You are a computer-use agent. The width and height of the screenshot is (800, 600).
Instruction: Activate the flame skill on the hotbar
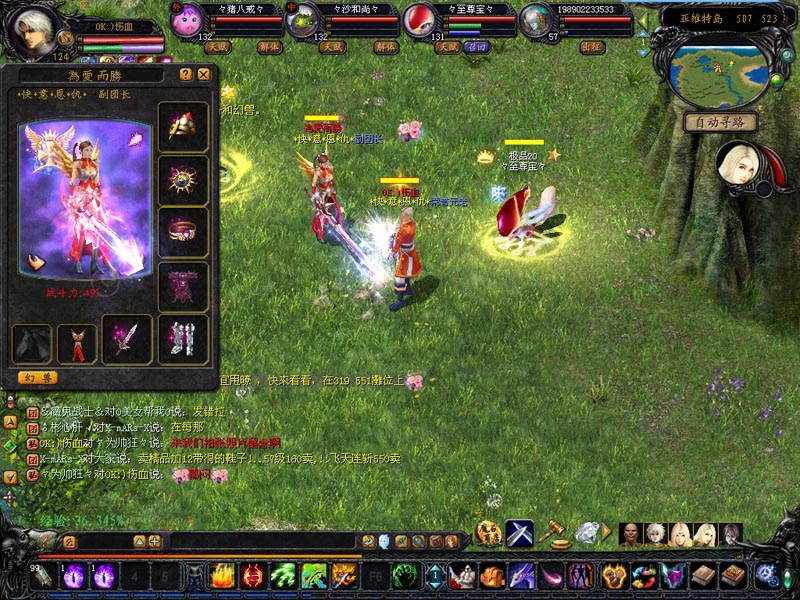(222, 575)
